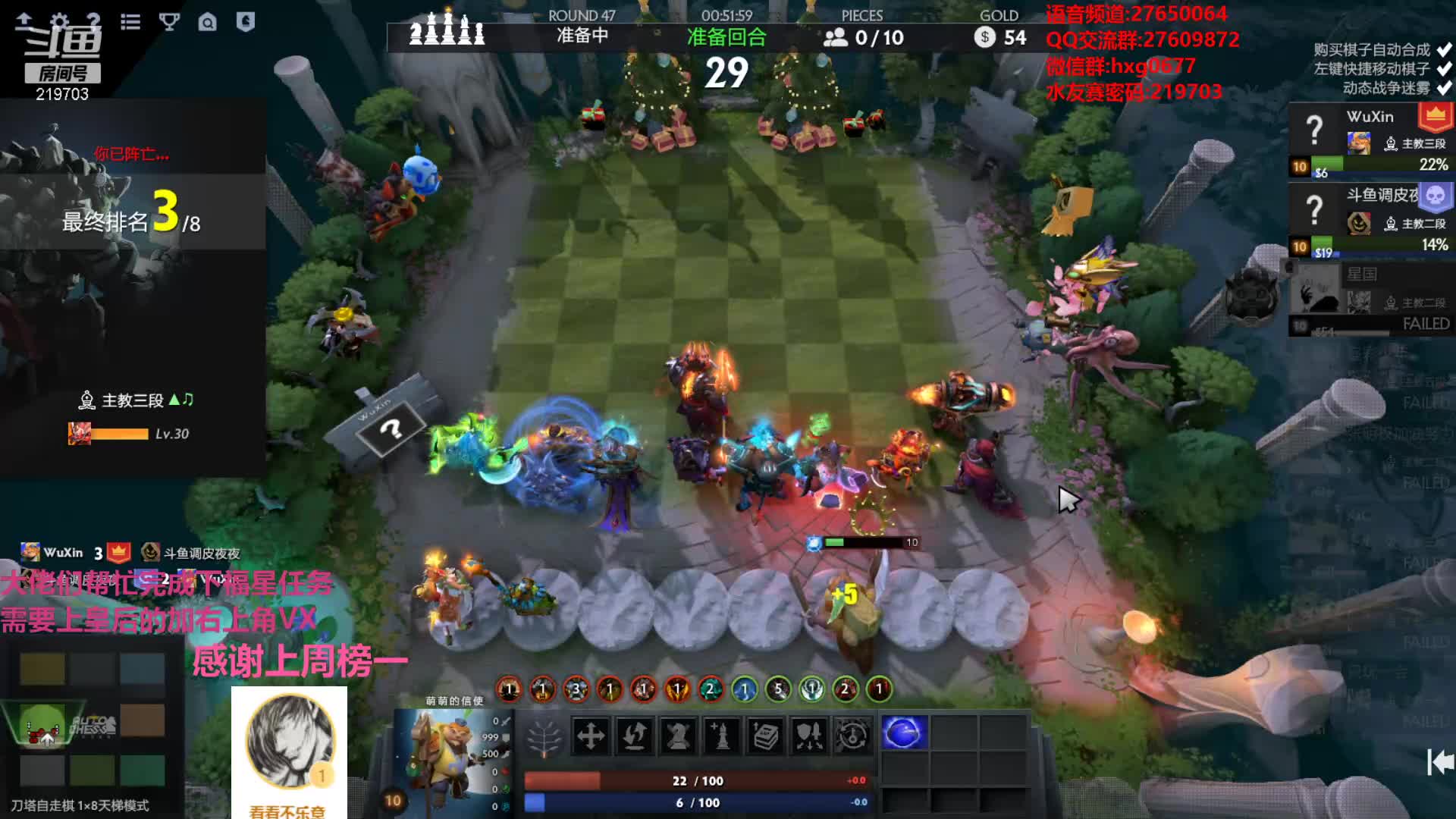This screenshot has height=819, width=1456.
Task: Toggle 购买棋子自动合成 checkbox
Action: coord(1444,50)
